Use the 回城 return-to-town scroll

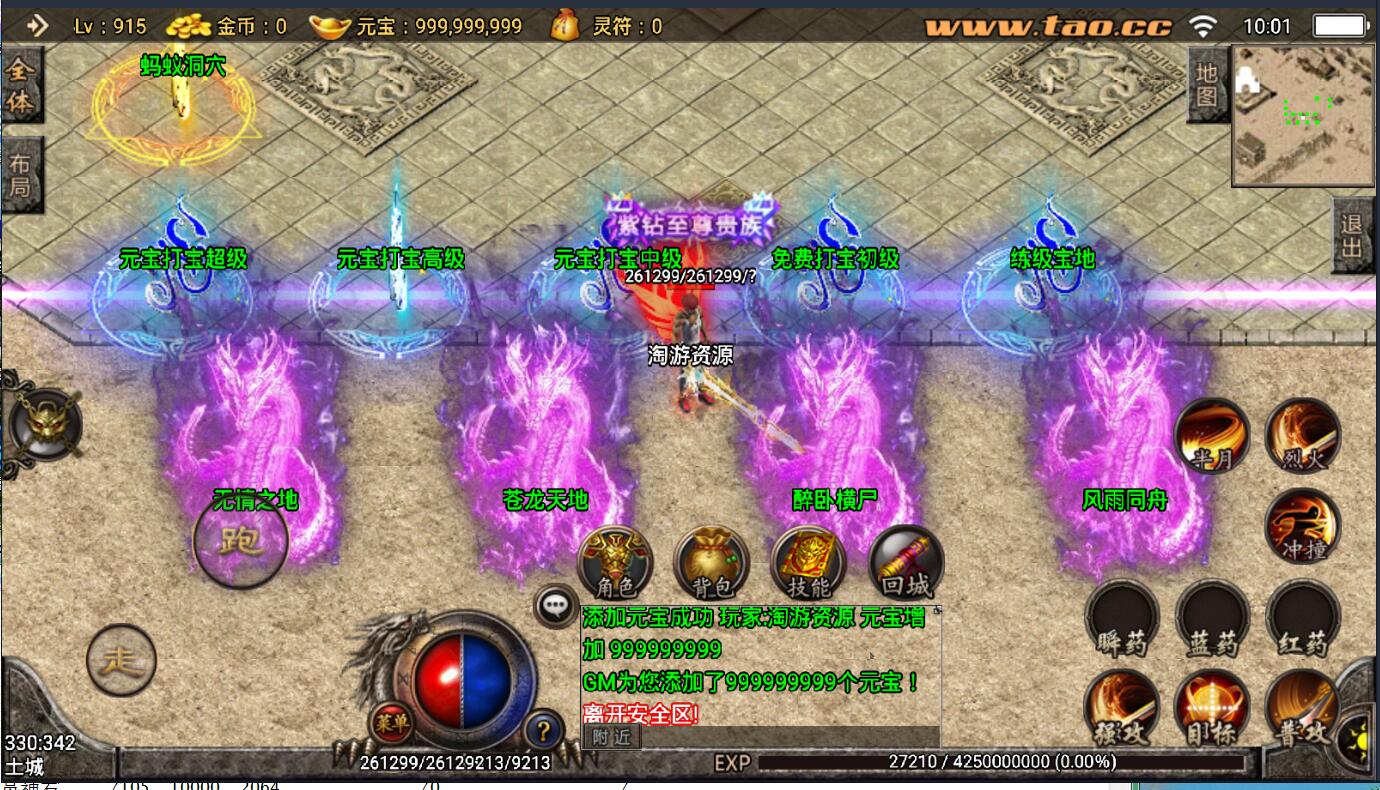pyautogui.click(x=906, y=564)
